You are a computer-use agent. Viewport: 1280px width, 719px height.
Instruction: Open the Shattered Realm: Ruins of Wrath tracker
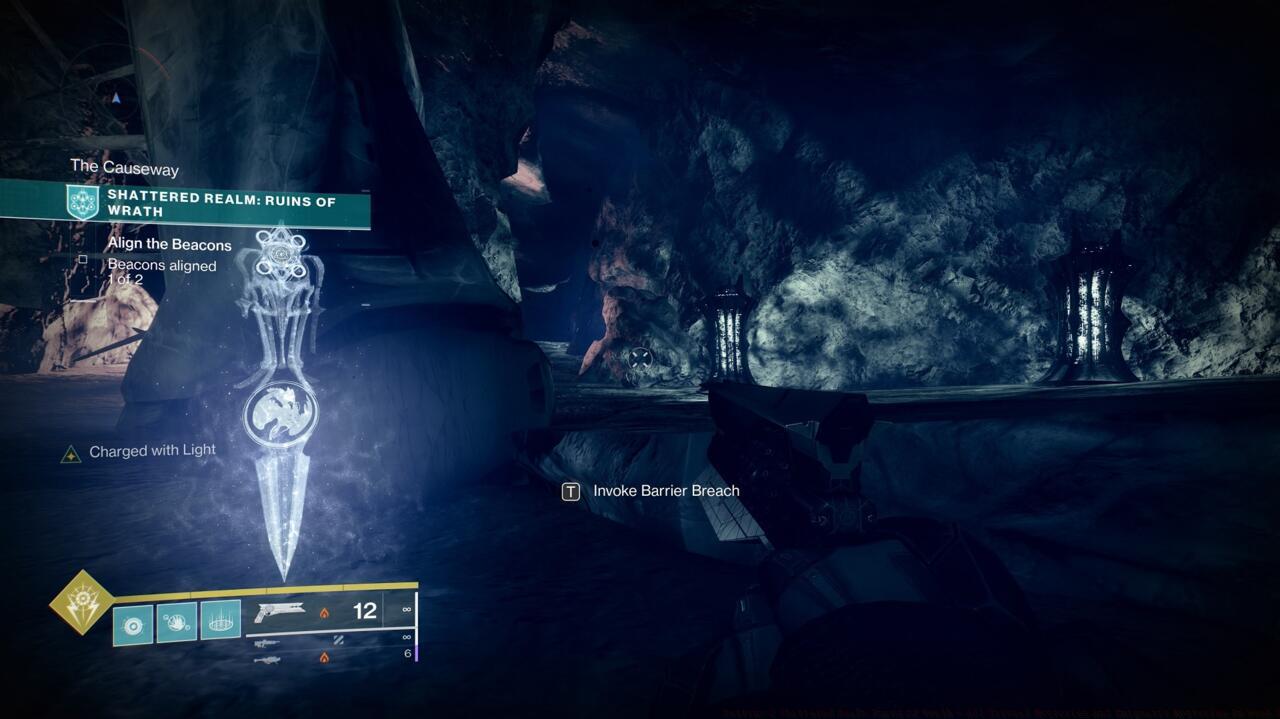(x=221, y=206)
